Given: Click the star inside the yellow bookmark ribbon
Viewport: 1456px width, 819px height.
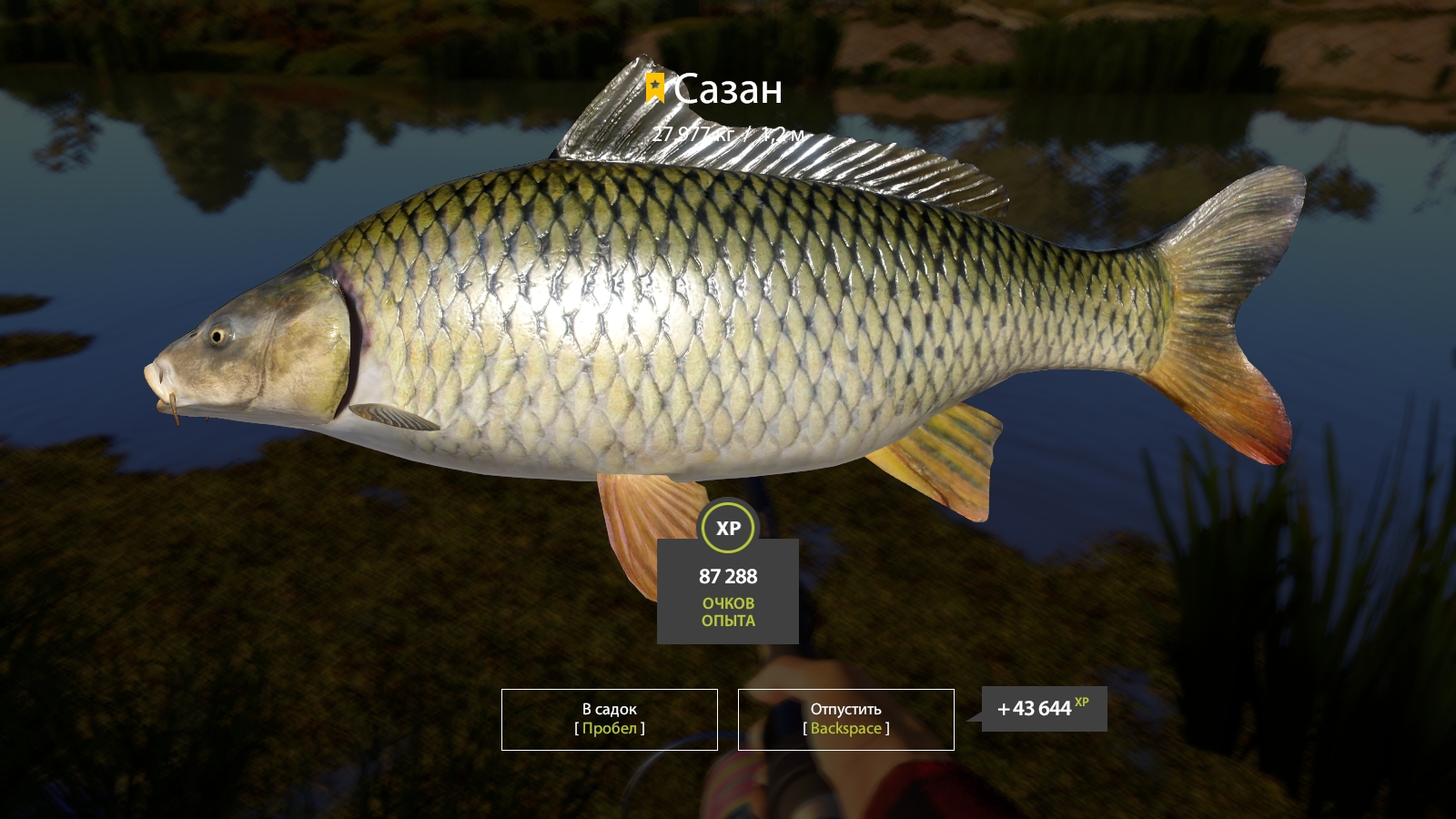Looking at the screenshot, I should point(657,85).
